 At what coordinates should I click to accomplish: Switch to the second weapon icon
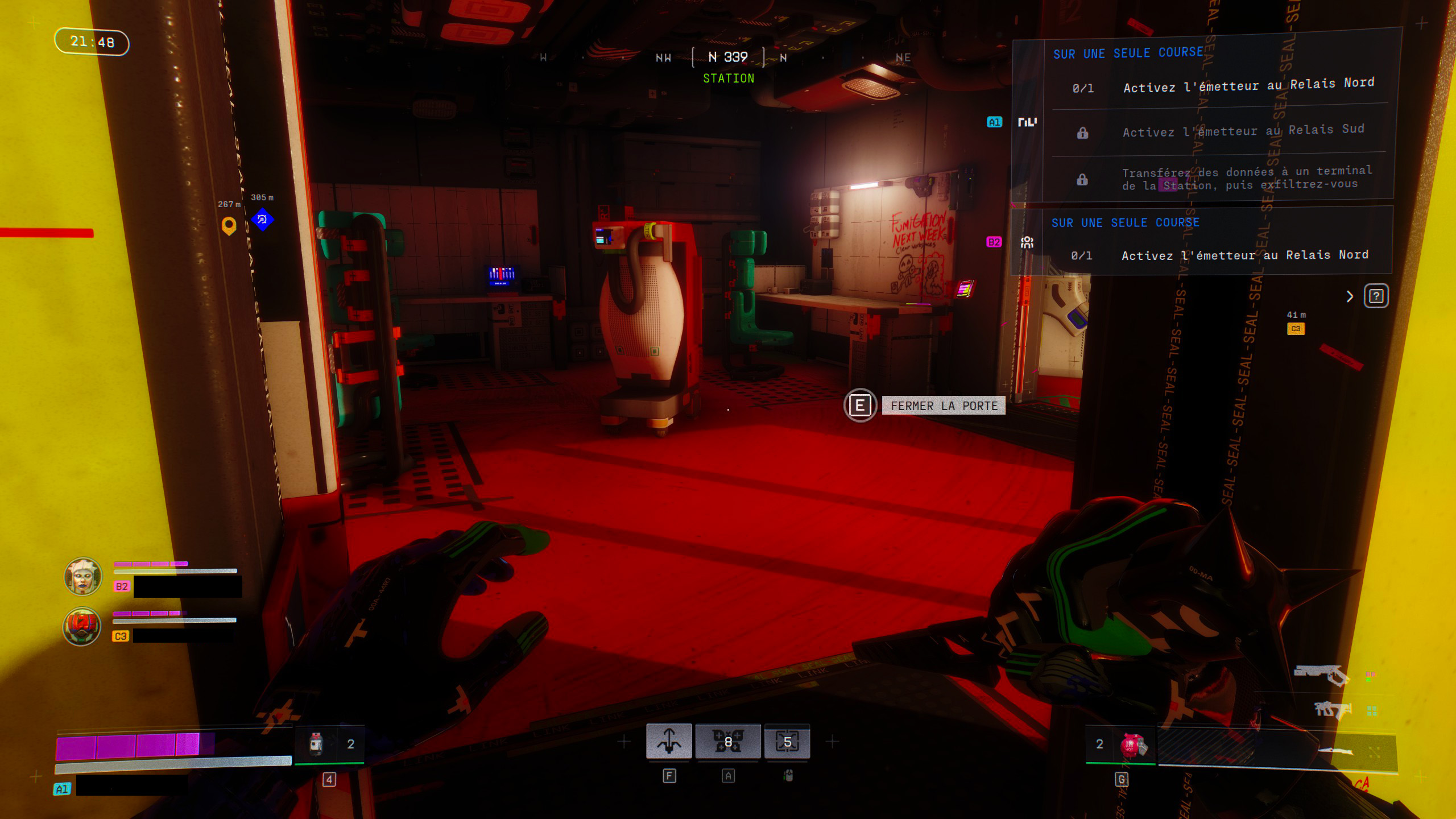click(1332, 710)
